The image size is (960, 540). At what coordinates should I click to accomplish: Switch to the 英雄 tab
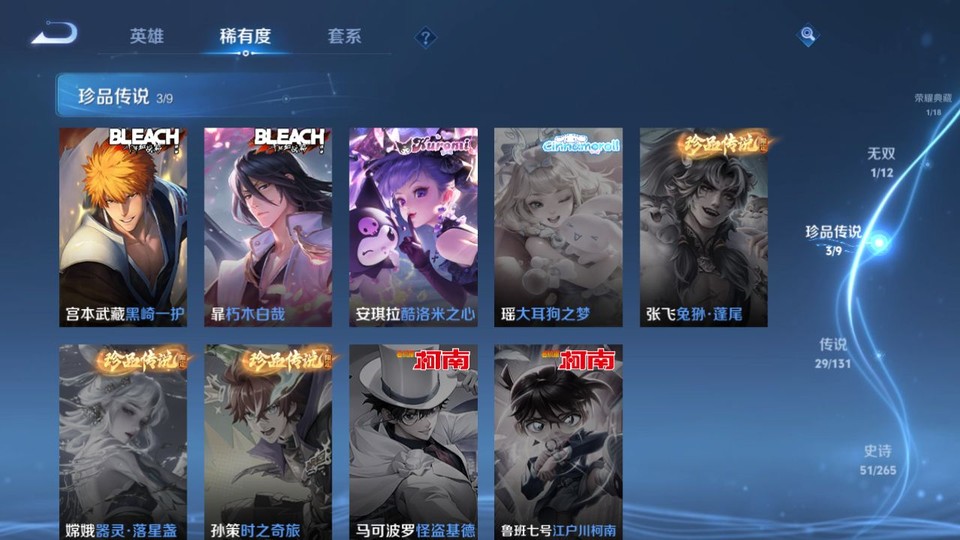[x=146, y=36]
